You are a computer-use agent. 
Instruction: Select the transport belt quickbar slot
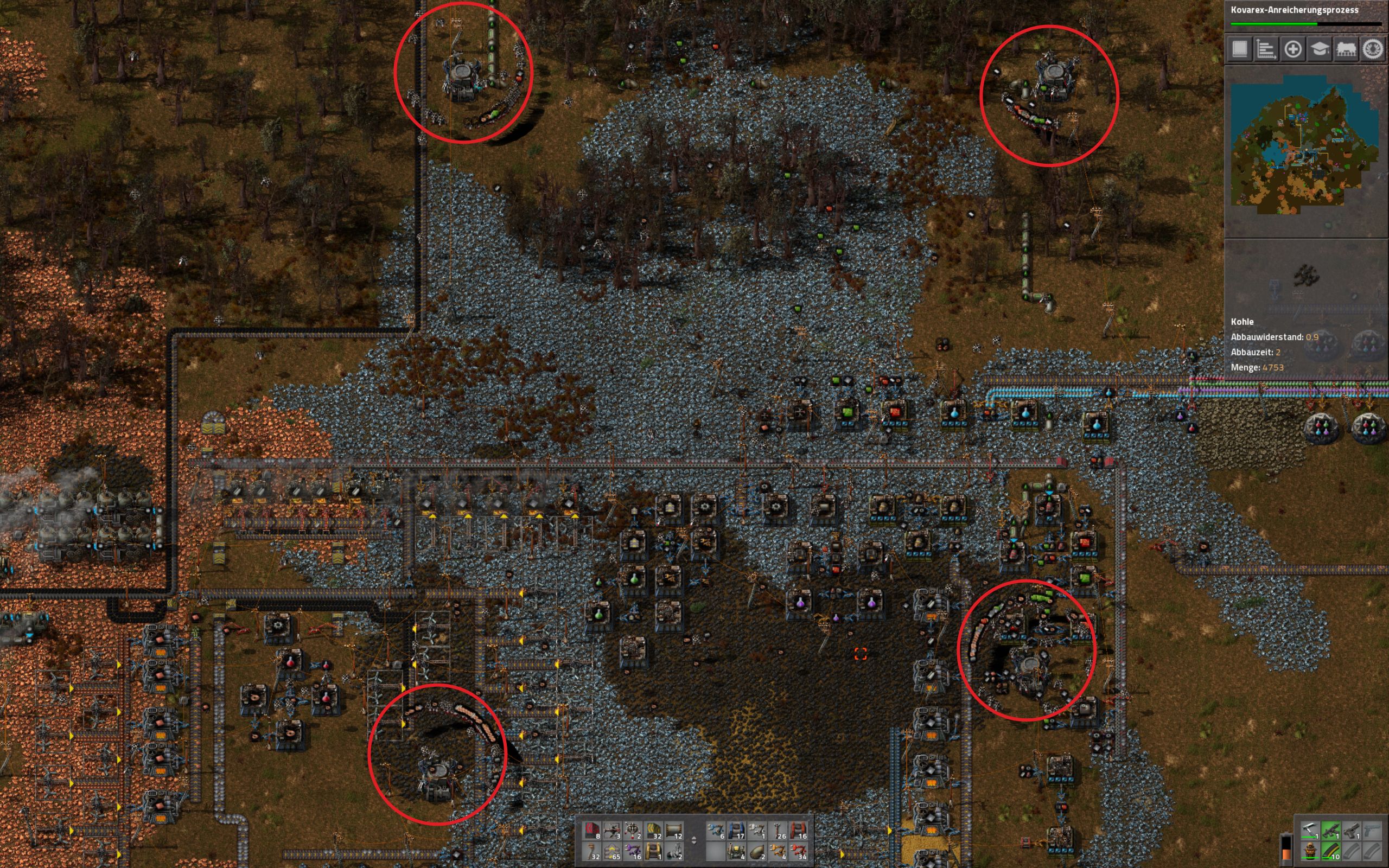coord(653,831)
